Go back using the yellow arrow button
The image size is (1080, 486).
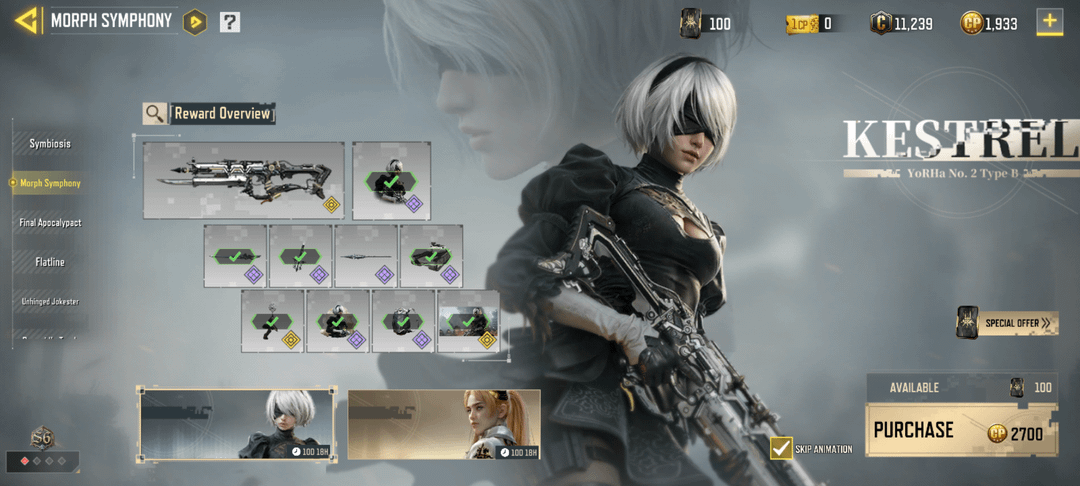pyautogui.click(x=26, y=20)
